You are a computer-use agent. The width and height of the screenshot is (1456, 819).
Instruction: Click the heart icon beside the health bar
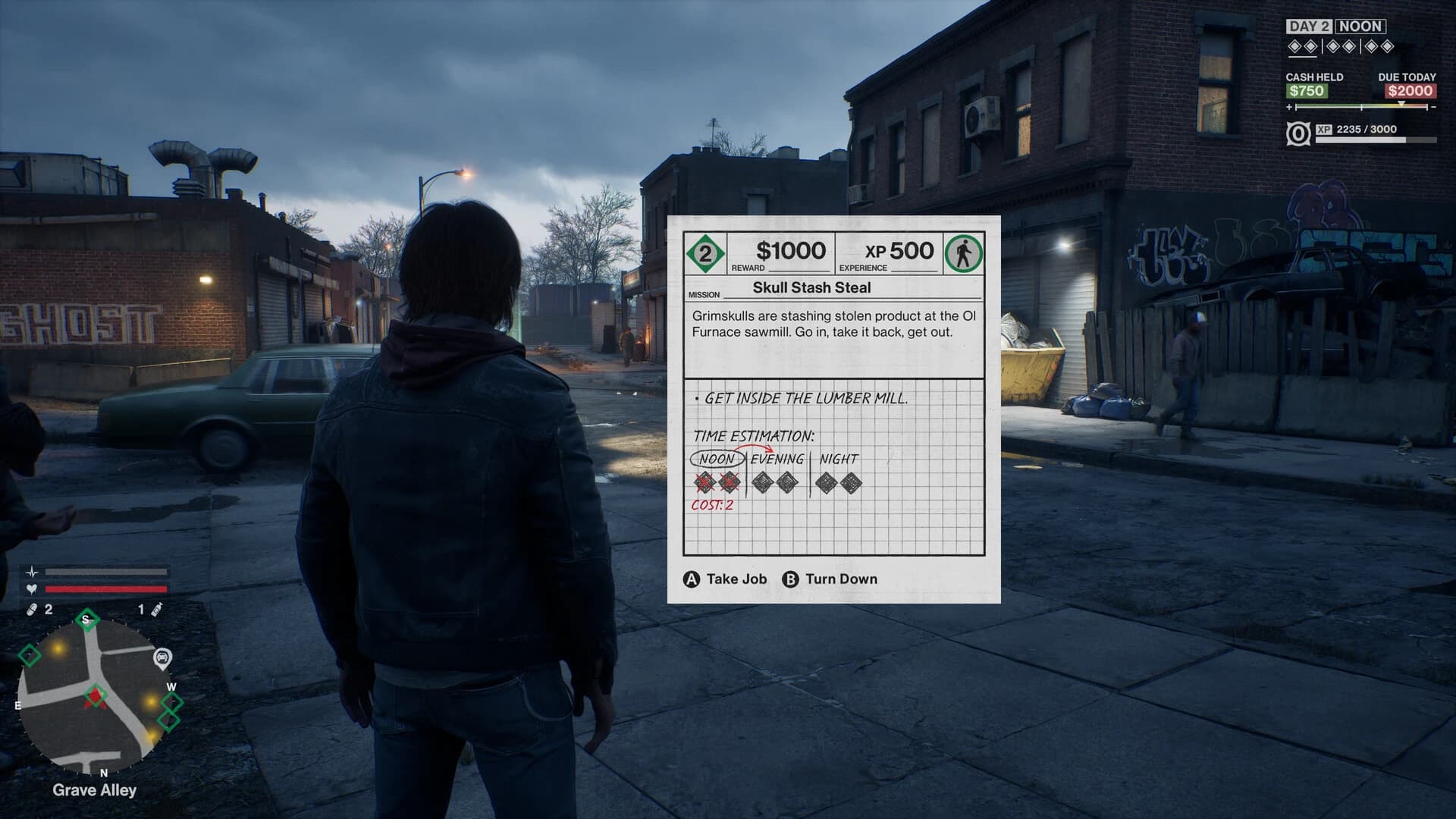click(31, 588)
